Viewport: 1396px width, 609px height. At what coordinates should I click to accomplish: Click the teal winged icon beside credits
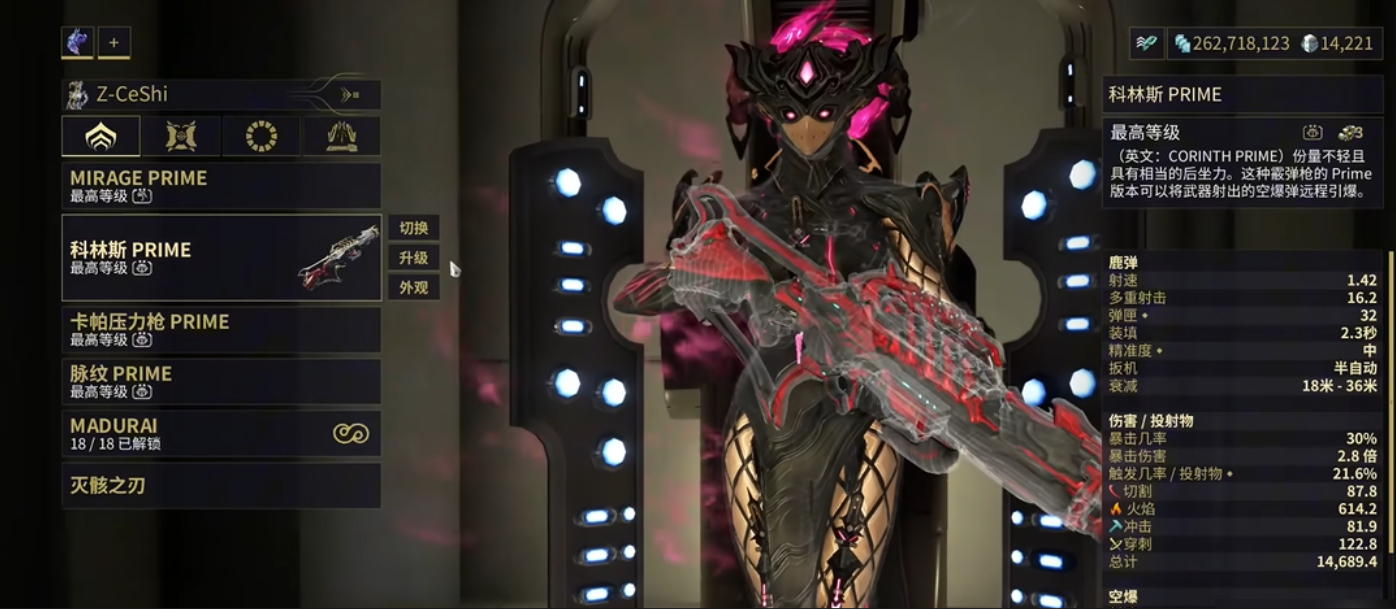pos(1146,43)
